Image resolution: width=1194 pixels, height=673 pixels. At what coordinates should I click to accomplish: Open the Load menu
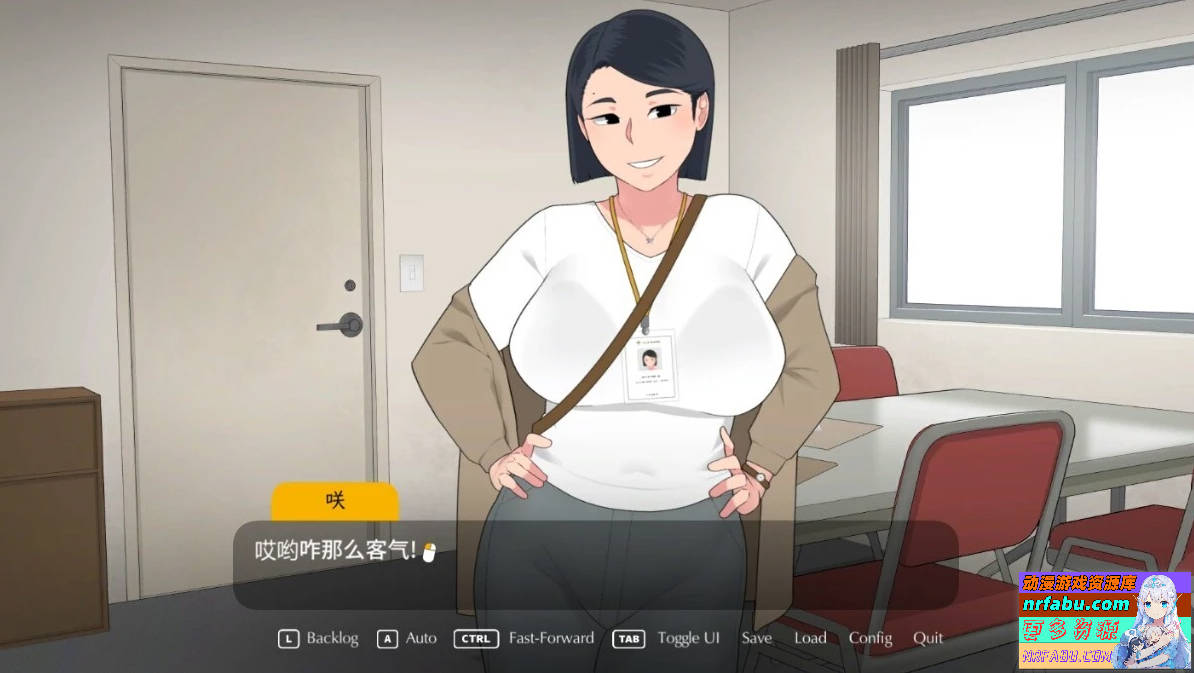(810, 638)
